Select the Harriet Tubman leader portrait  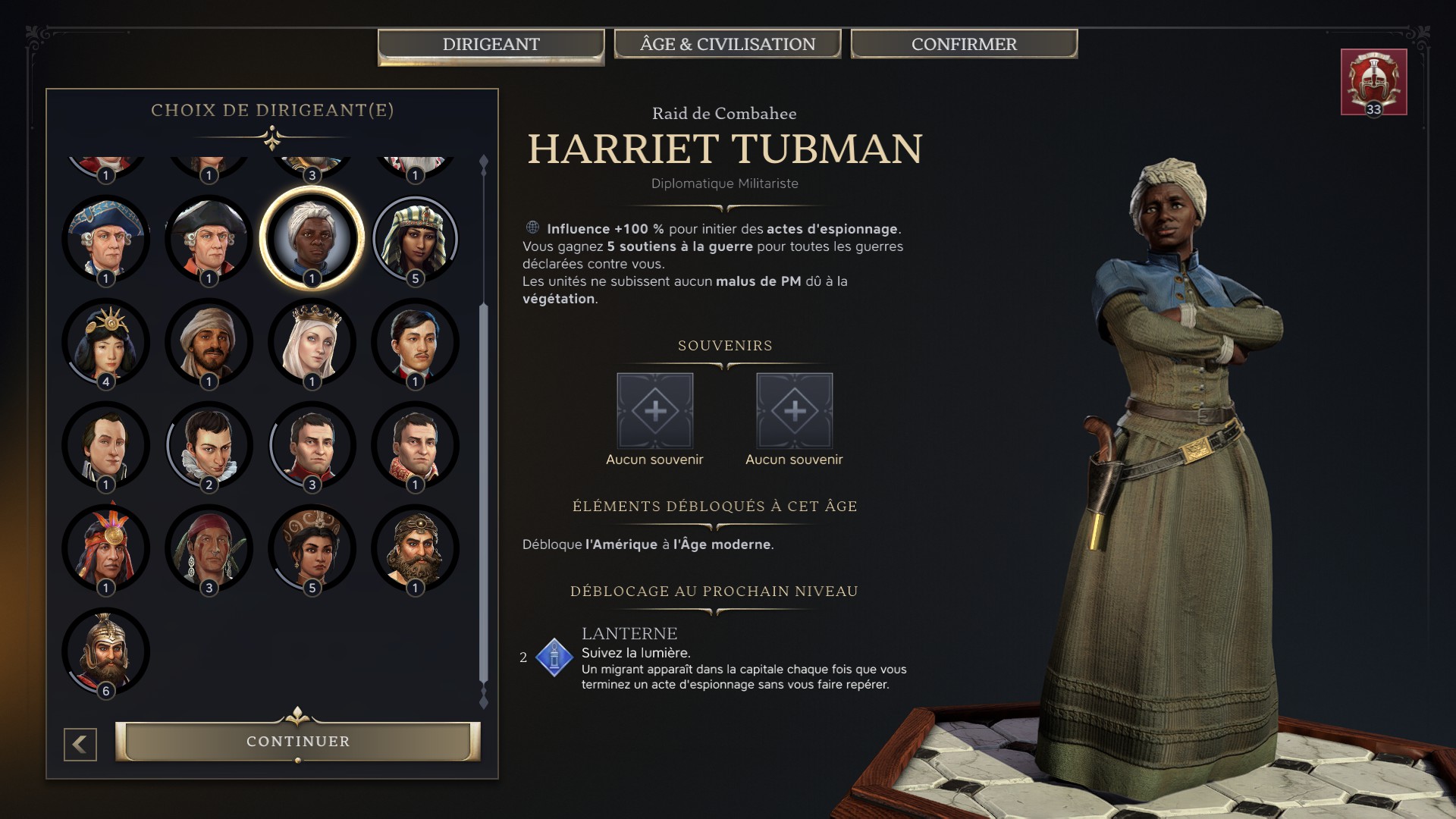312,239
